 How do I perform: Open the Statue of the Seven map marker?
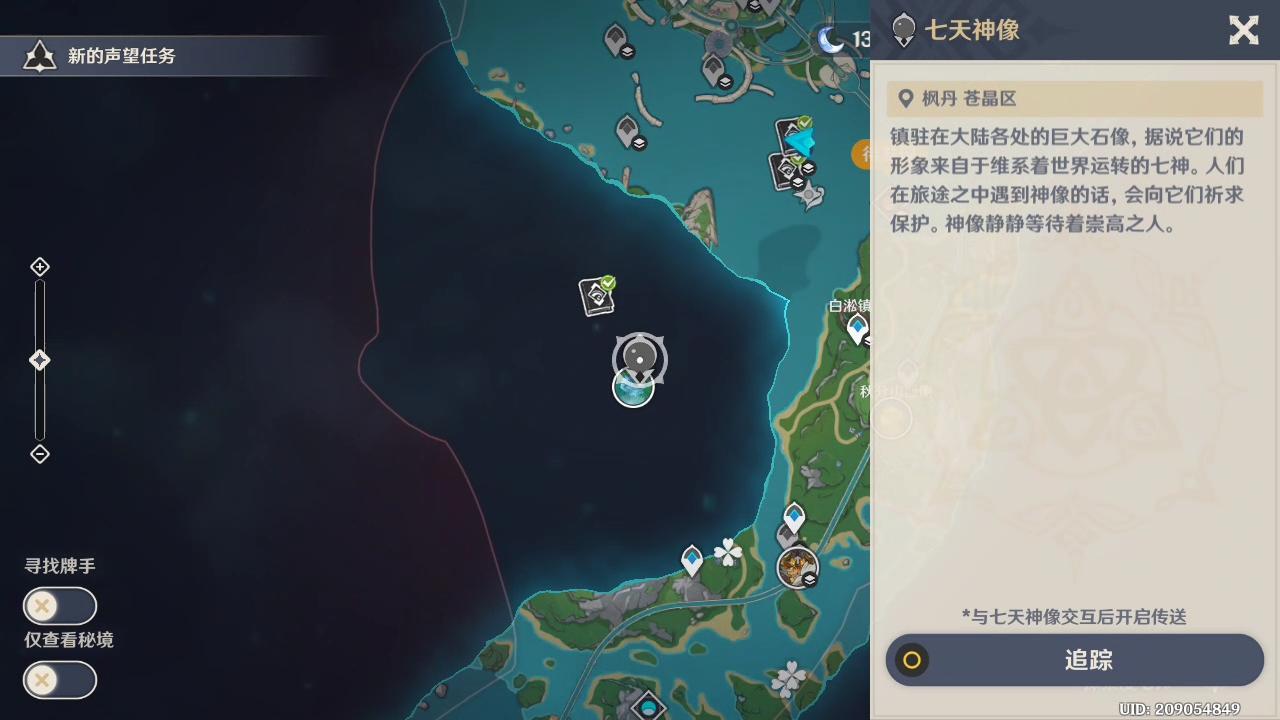(x=638, y=357)
